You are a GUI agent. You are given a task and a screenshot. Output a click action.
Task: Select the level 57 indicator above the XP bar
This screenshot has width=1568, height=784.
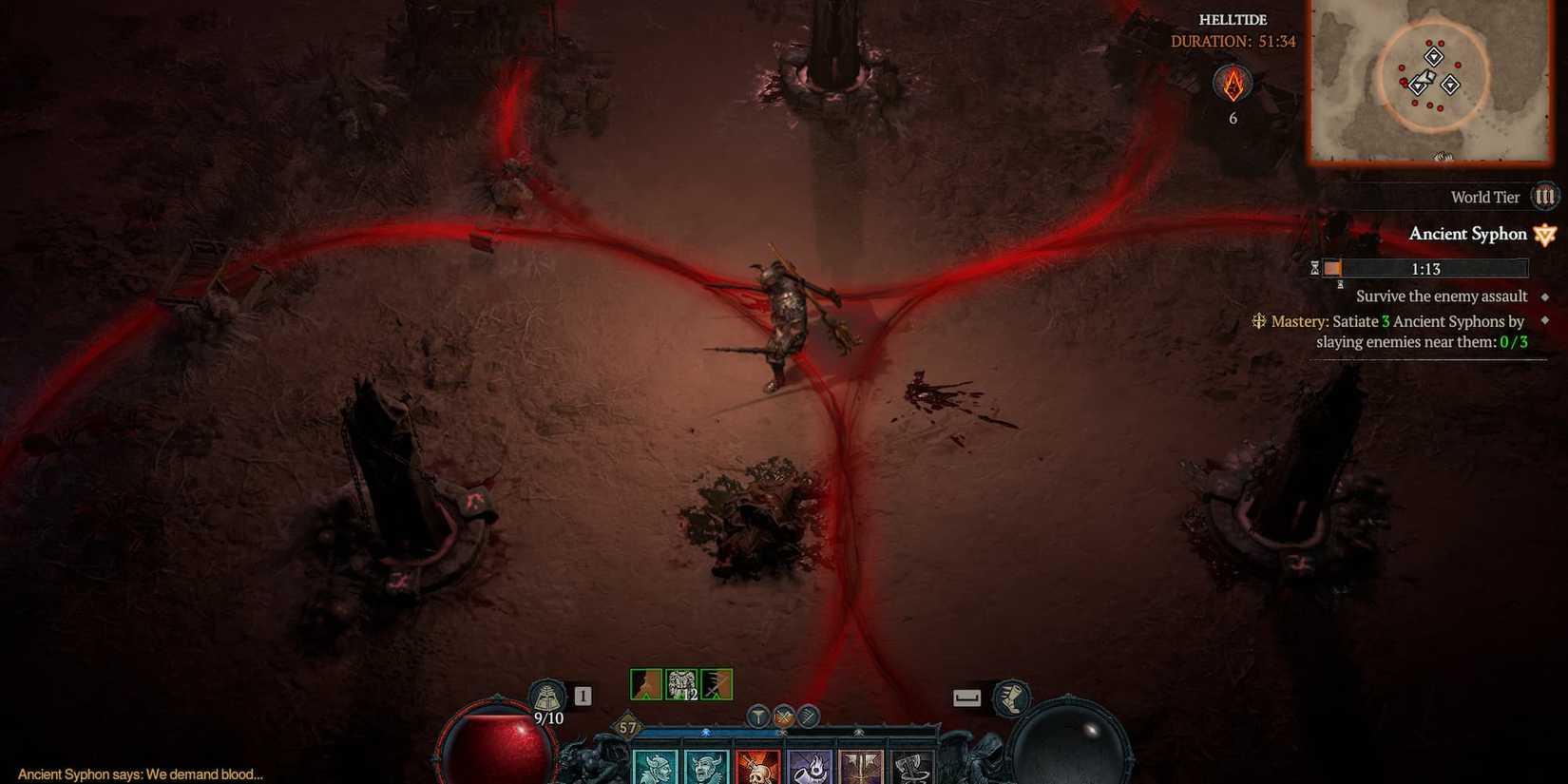click(626, 724)
